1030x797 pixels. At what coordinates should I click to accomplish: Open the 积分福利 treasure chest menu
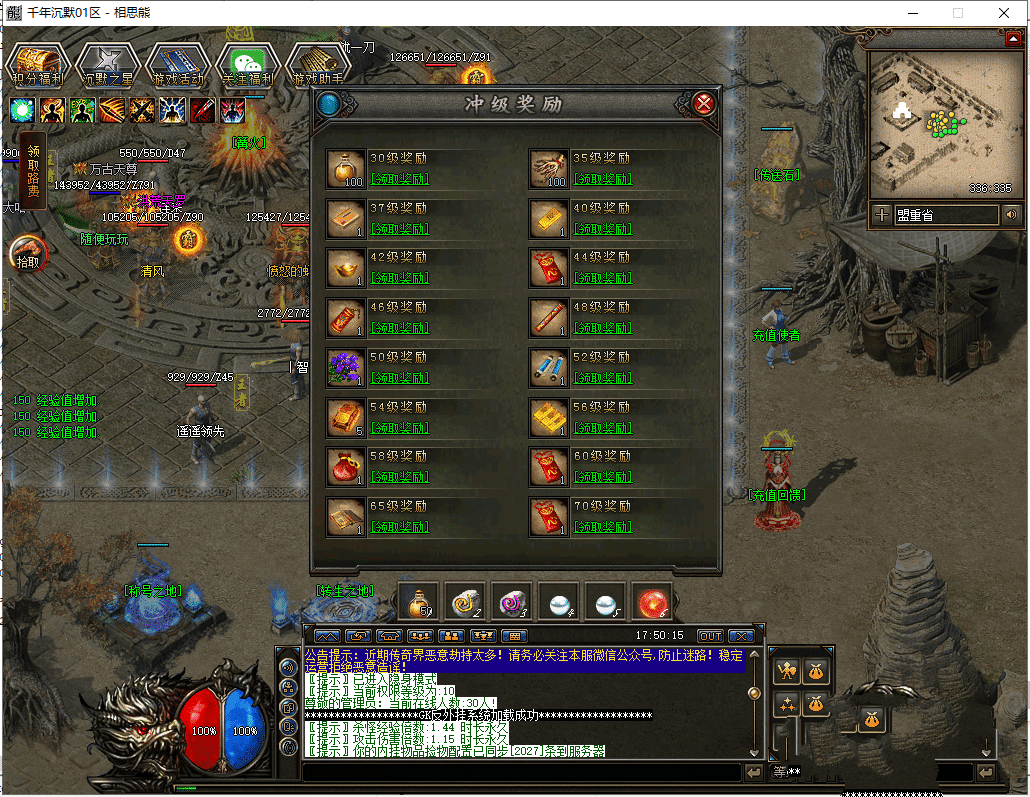[37, 64]
